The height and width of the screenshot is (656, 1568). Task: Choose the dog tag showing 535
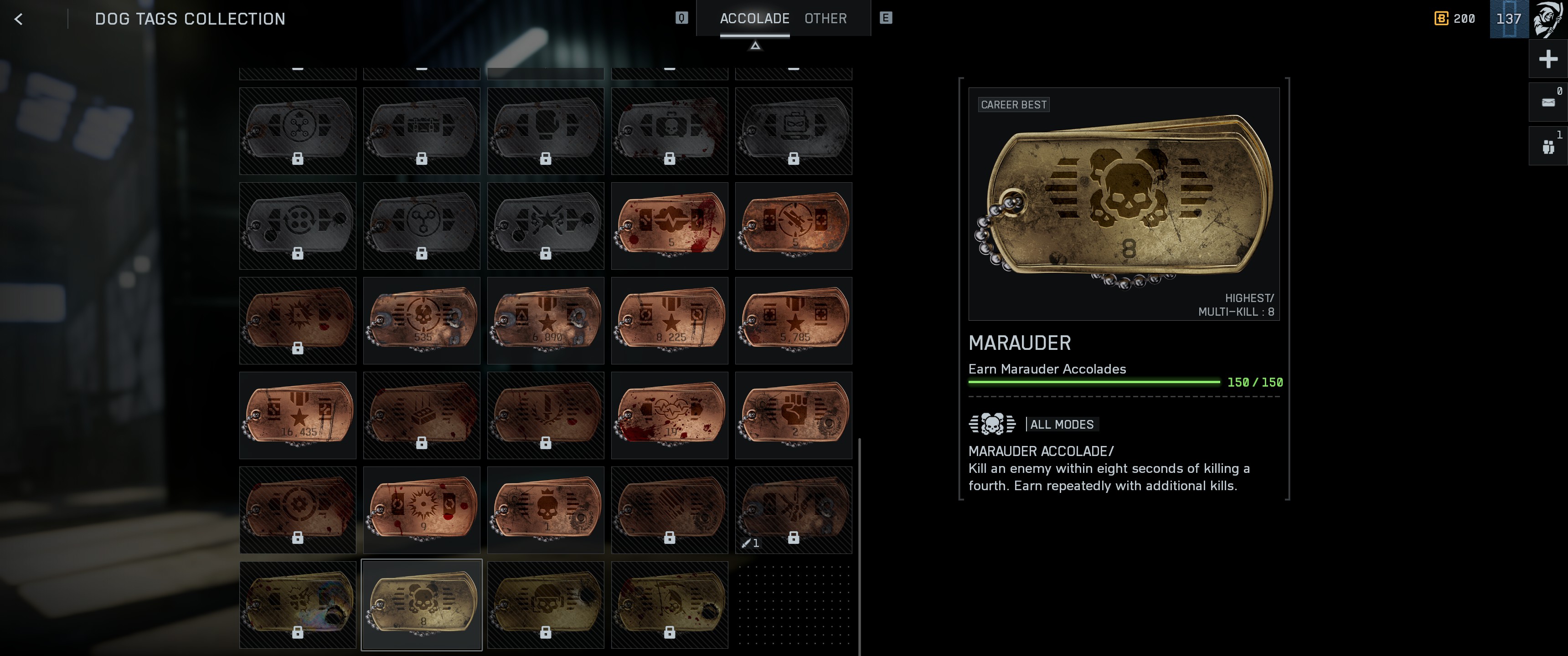click(421, 321)
